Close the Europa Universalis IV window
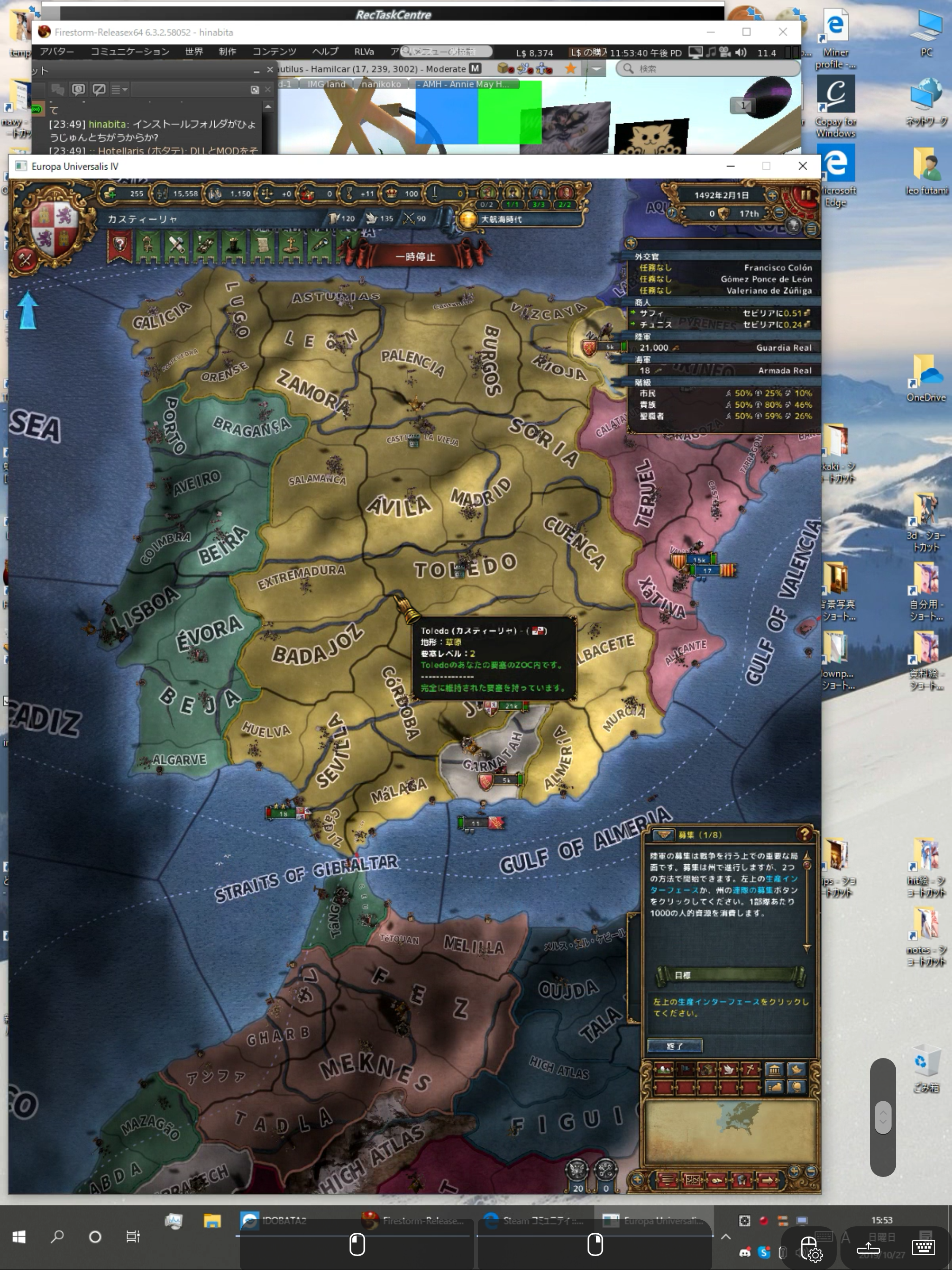952x1270 pixels. coord(802,166)
